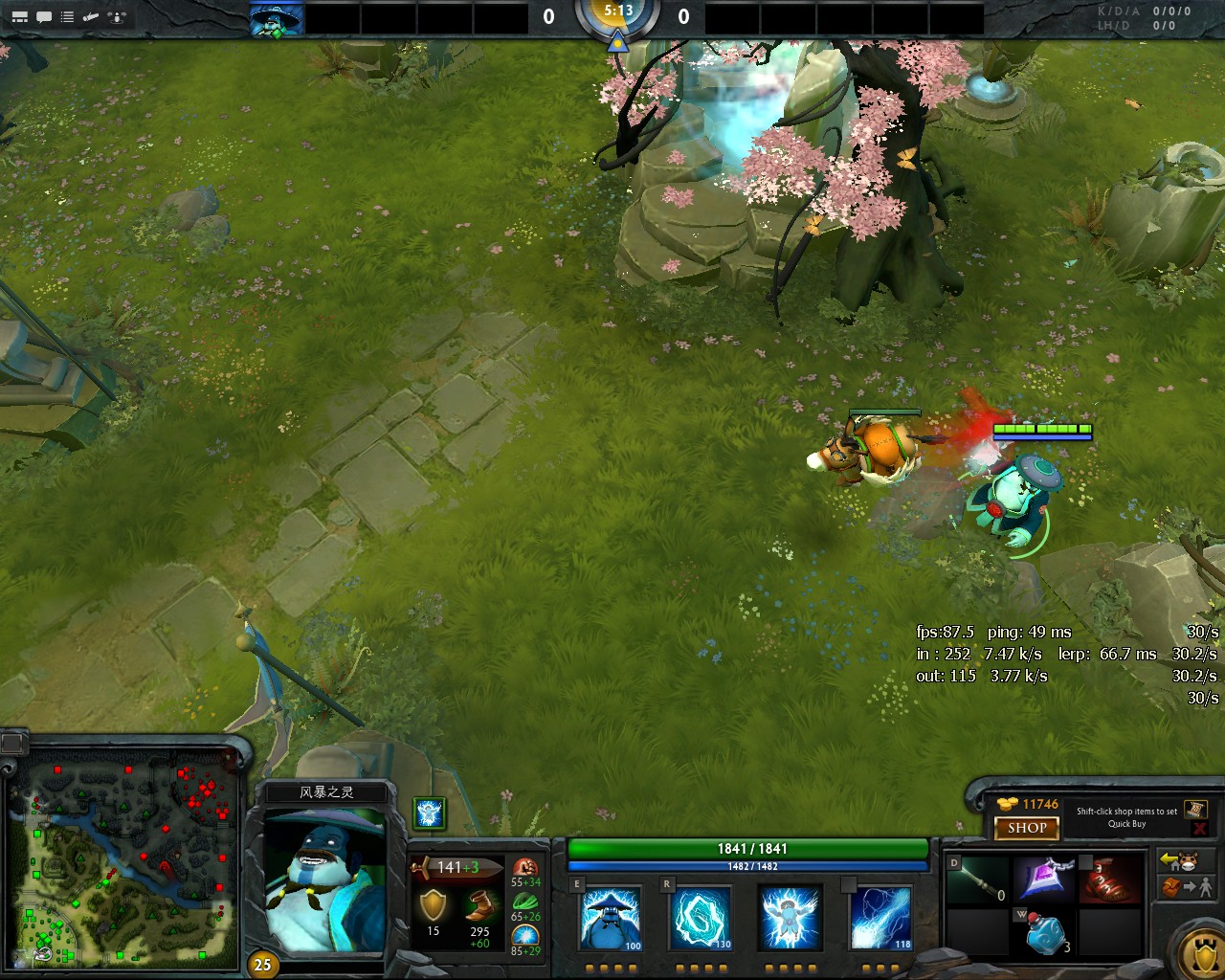The height and width of the screenshot is (980, 1225).
Task: Open the combat log
Action: point(67,15)
